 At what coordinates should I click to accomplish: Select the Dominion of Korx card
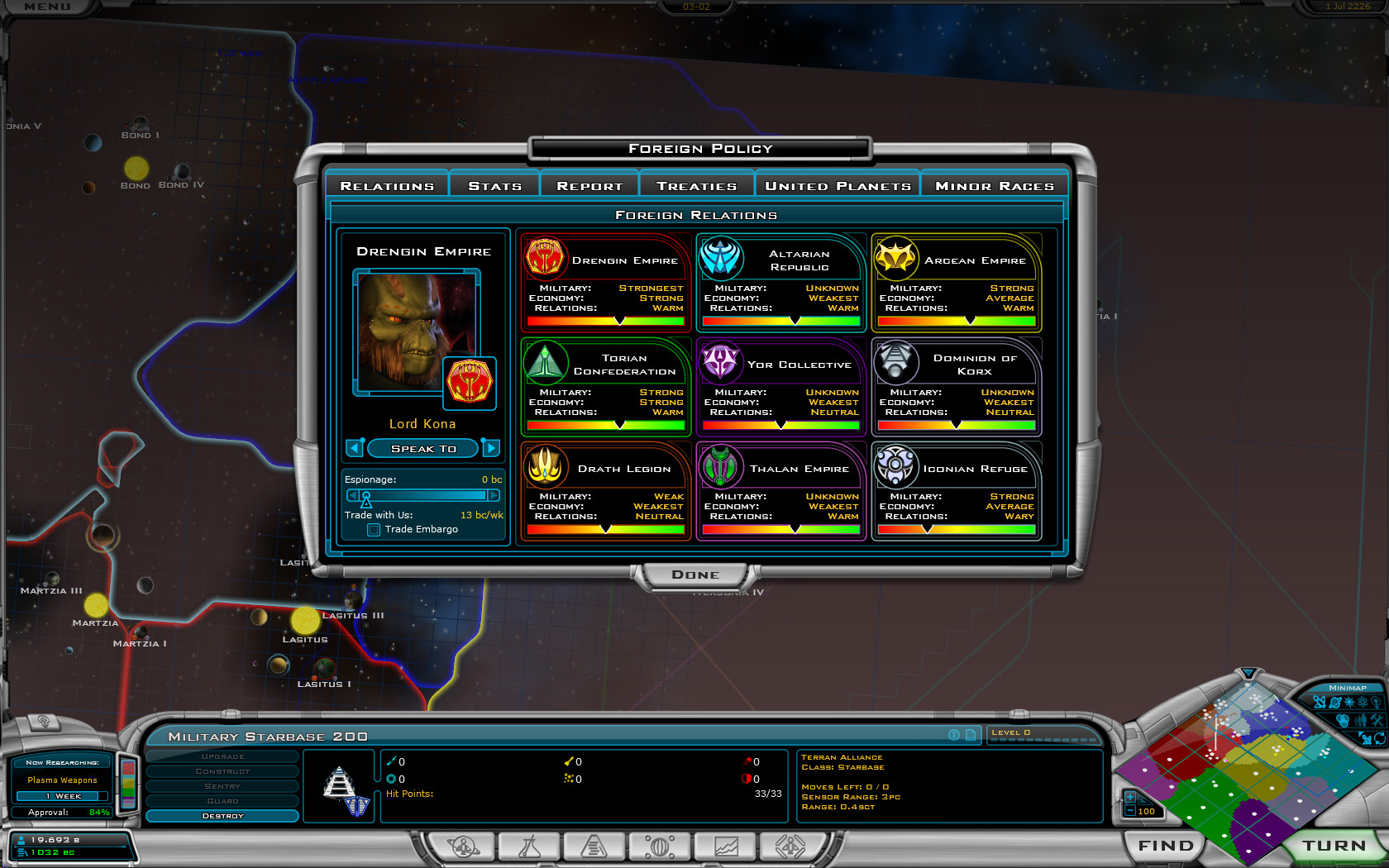(x=957, y=386)
